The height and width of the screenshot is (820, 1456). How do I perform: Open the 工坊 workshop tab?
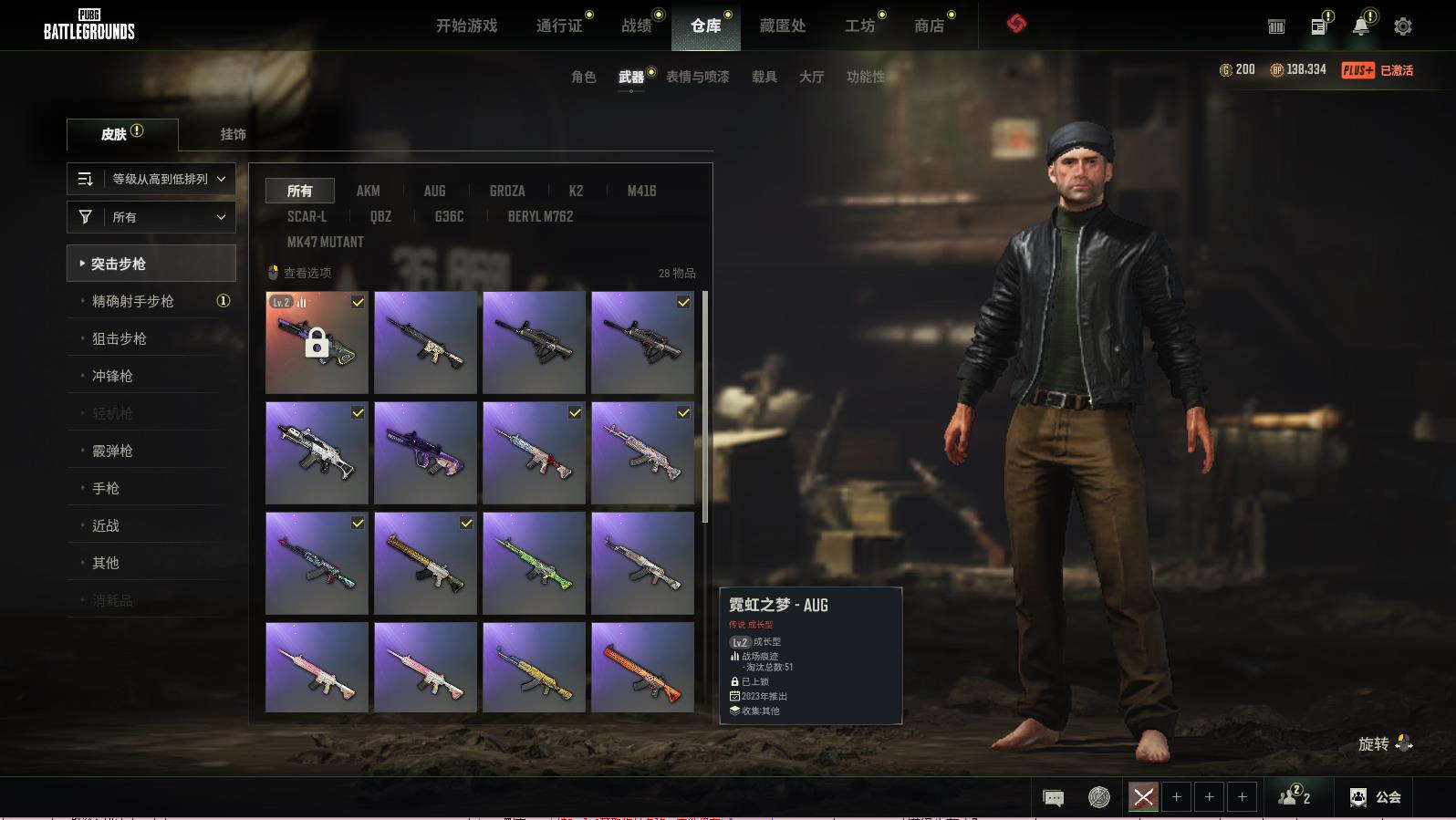point(859,26)
